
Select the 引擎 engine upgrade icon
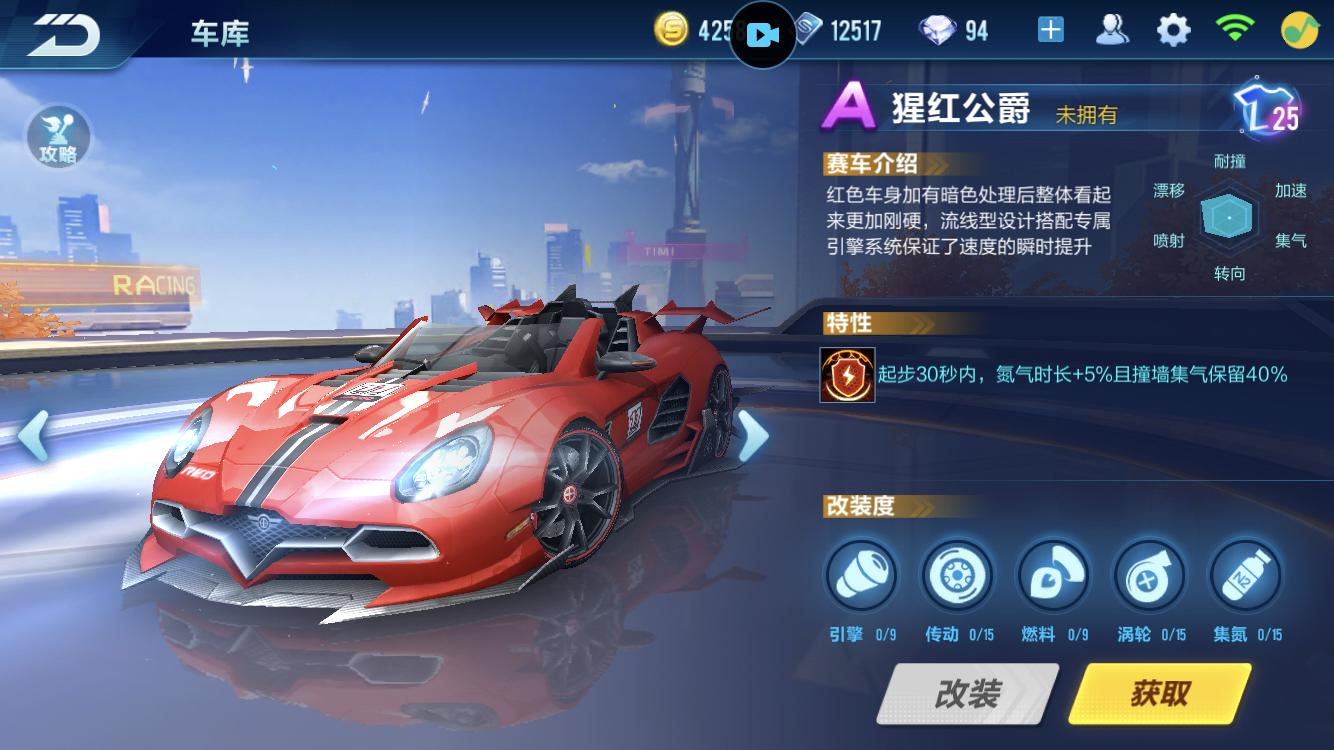861,576
